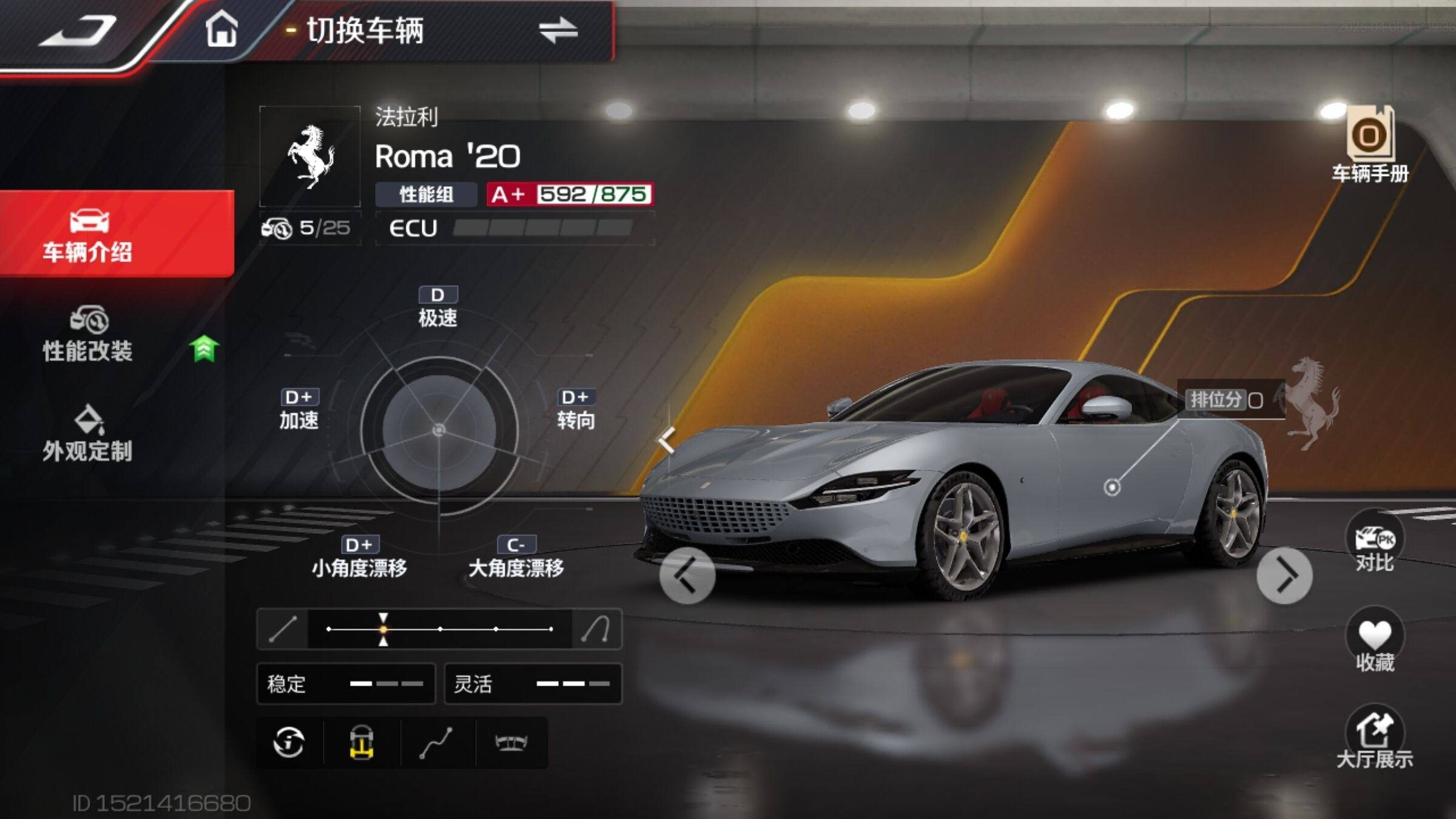This screenshot has height=819, width=1456.
Task: Click the ECU upgrade bar
Action: point(514,228)
